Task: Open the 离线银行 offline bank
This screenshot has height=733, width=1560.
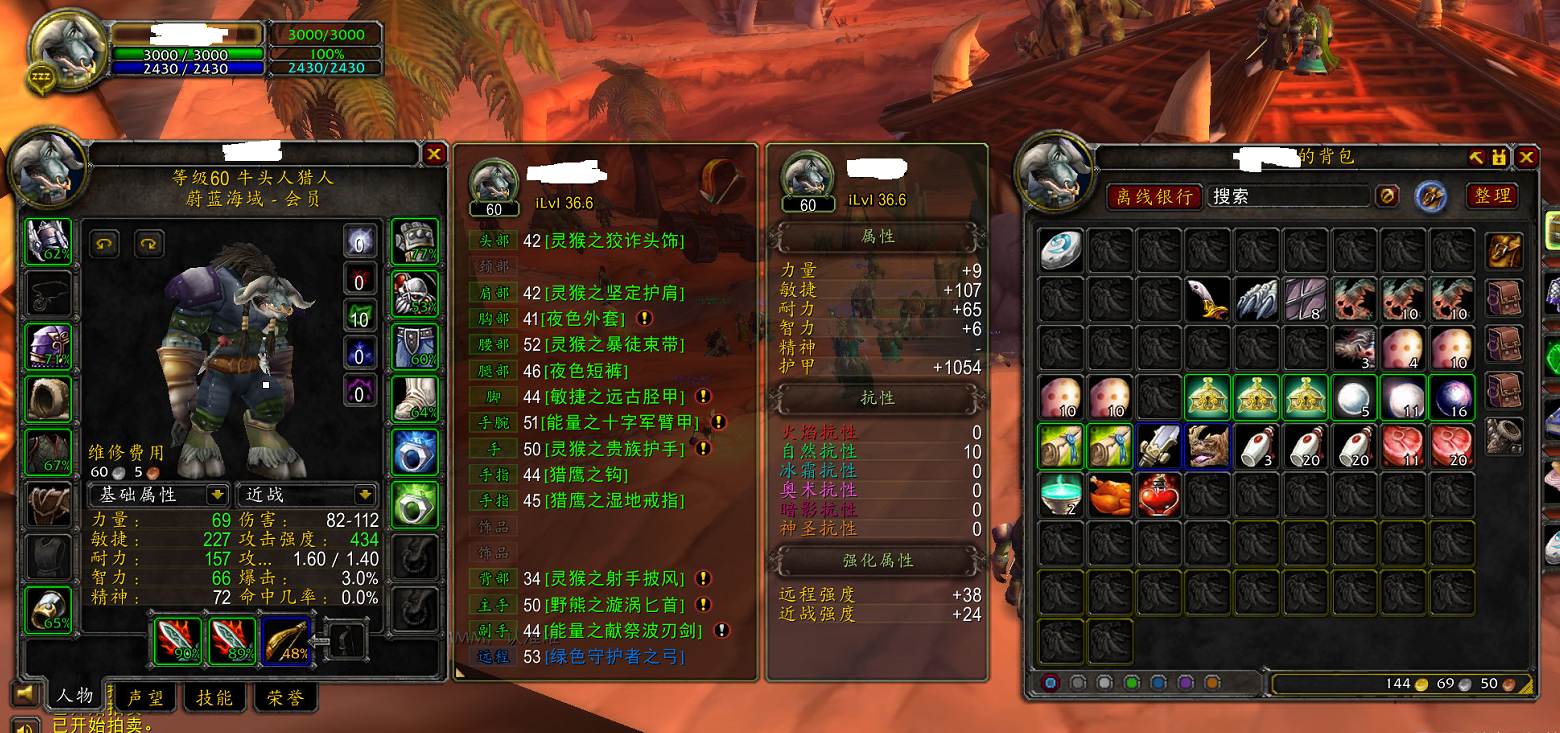Action: point(1154,197)
